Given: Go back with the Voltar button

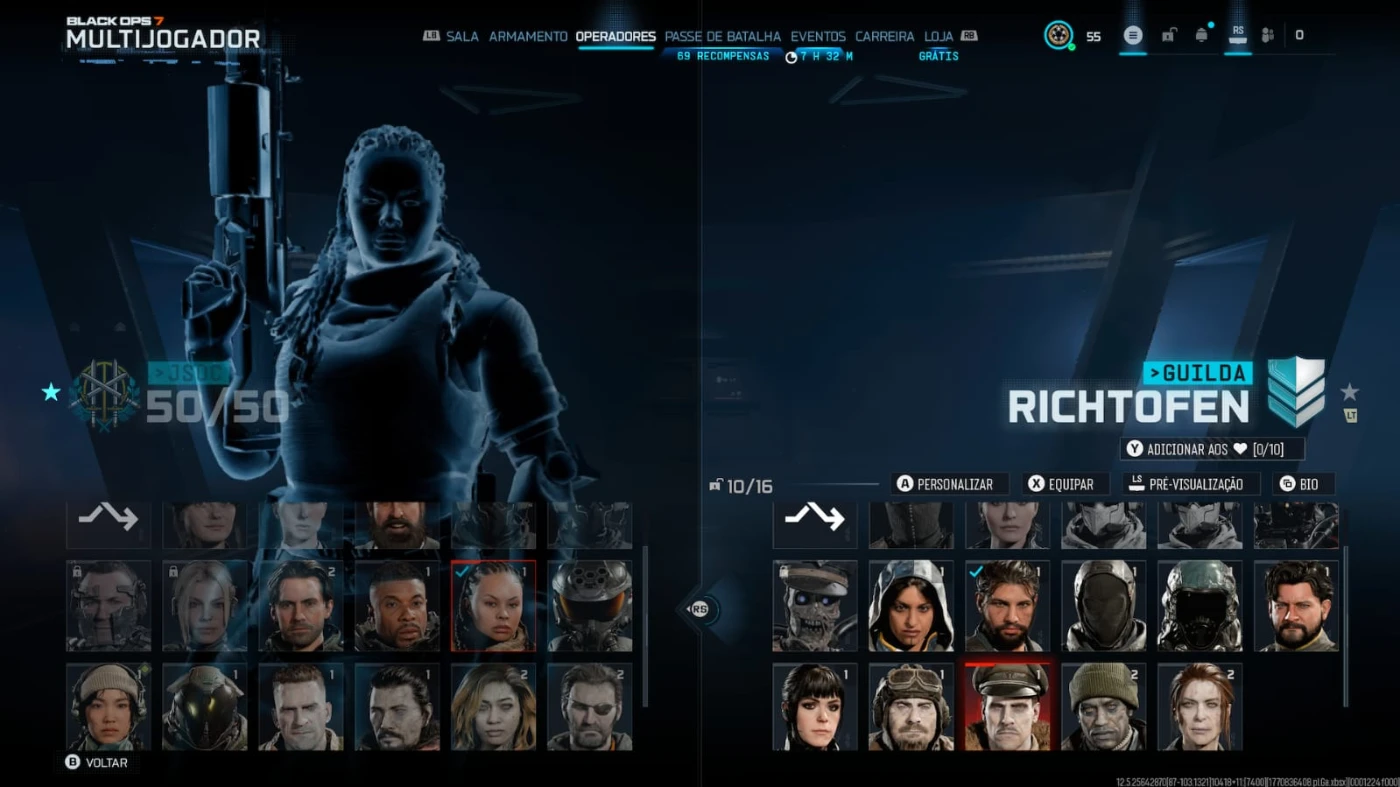Looking at the screenshot, I should [97, 762].
